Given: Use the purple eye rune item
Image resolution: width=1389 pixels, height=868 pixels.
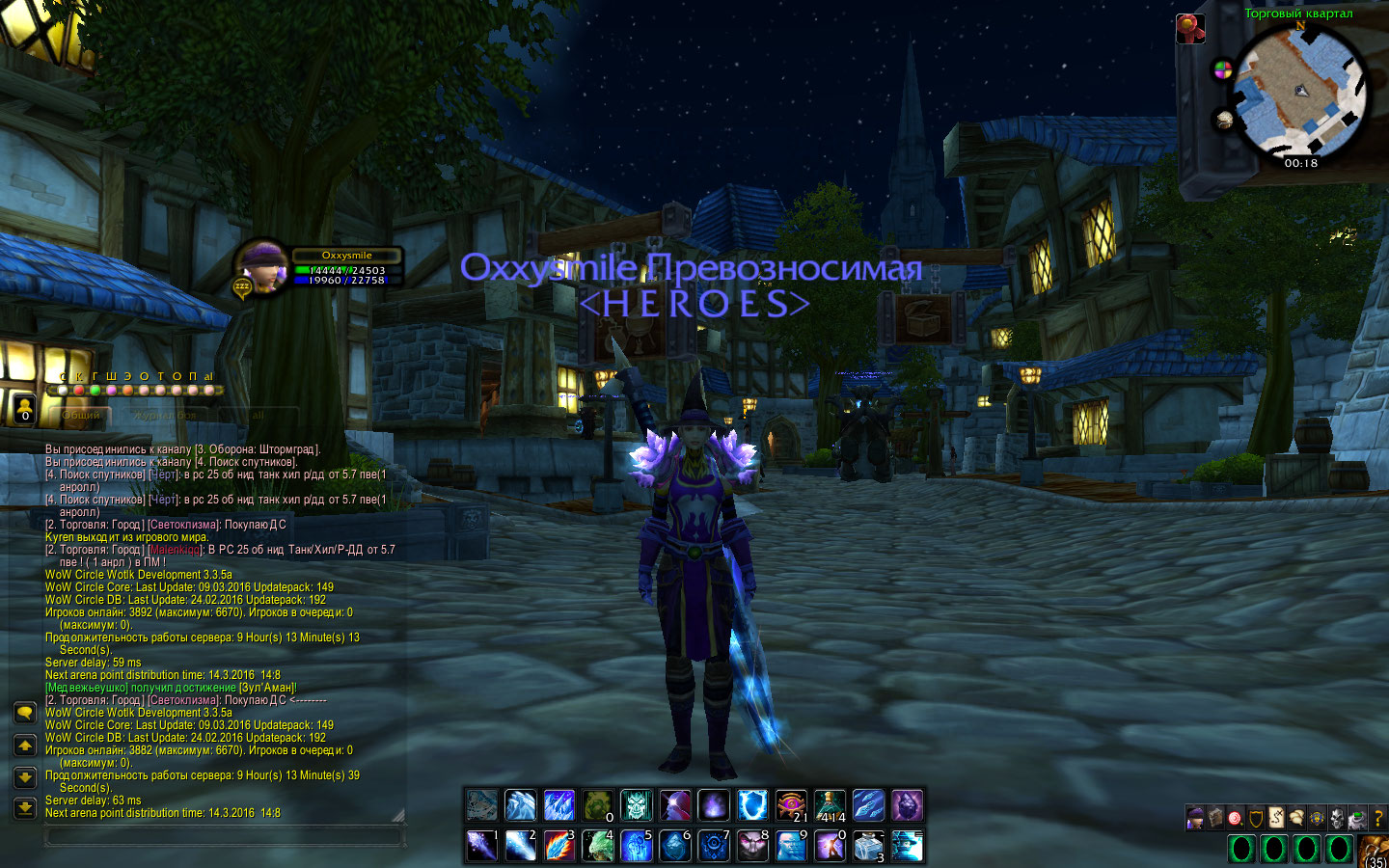Looking at the screenshot, I should (x=791, y=804).
